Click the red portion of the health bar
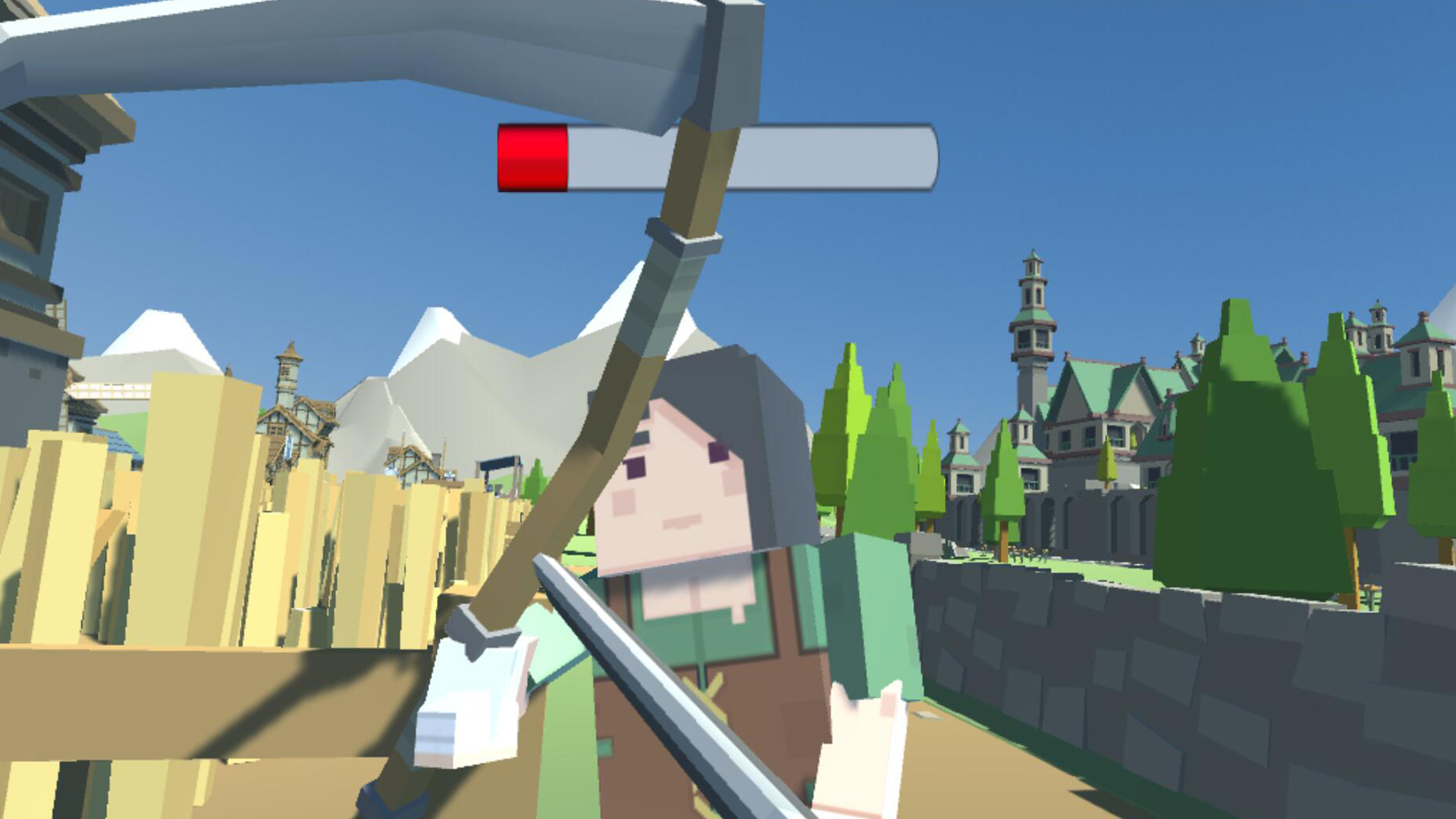 pos(531,157)
